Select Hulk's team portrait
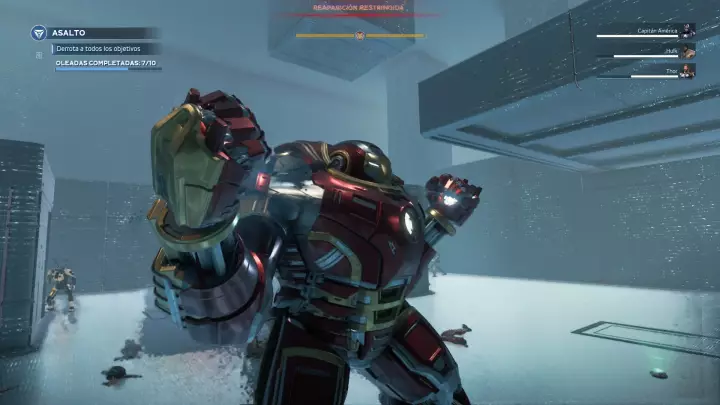 pyautogui.click(x=688, y=50)
